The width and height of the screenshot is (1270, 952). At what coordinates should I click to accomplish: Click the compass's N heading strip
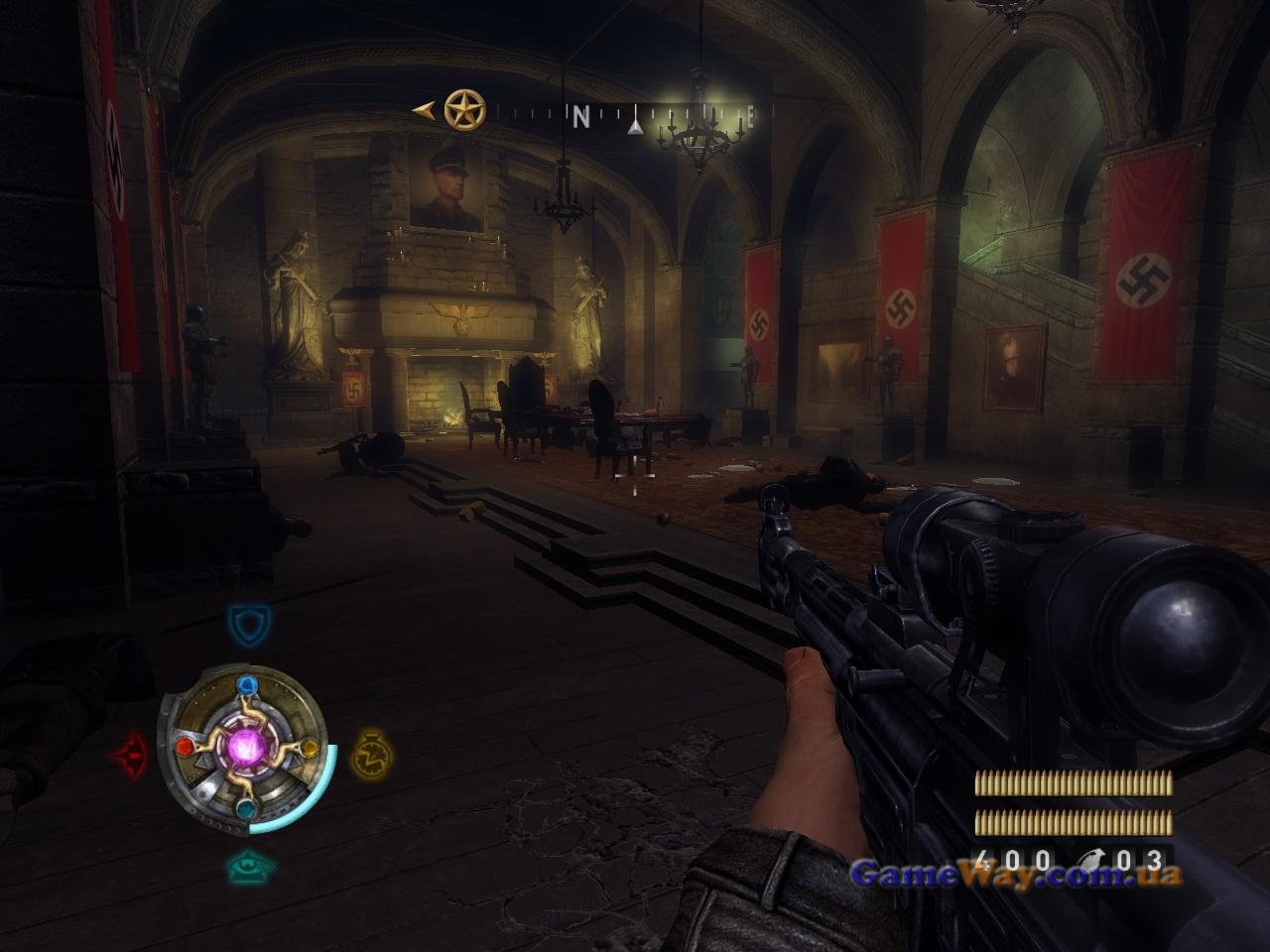[581, 117]
